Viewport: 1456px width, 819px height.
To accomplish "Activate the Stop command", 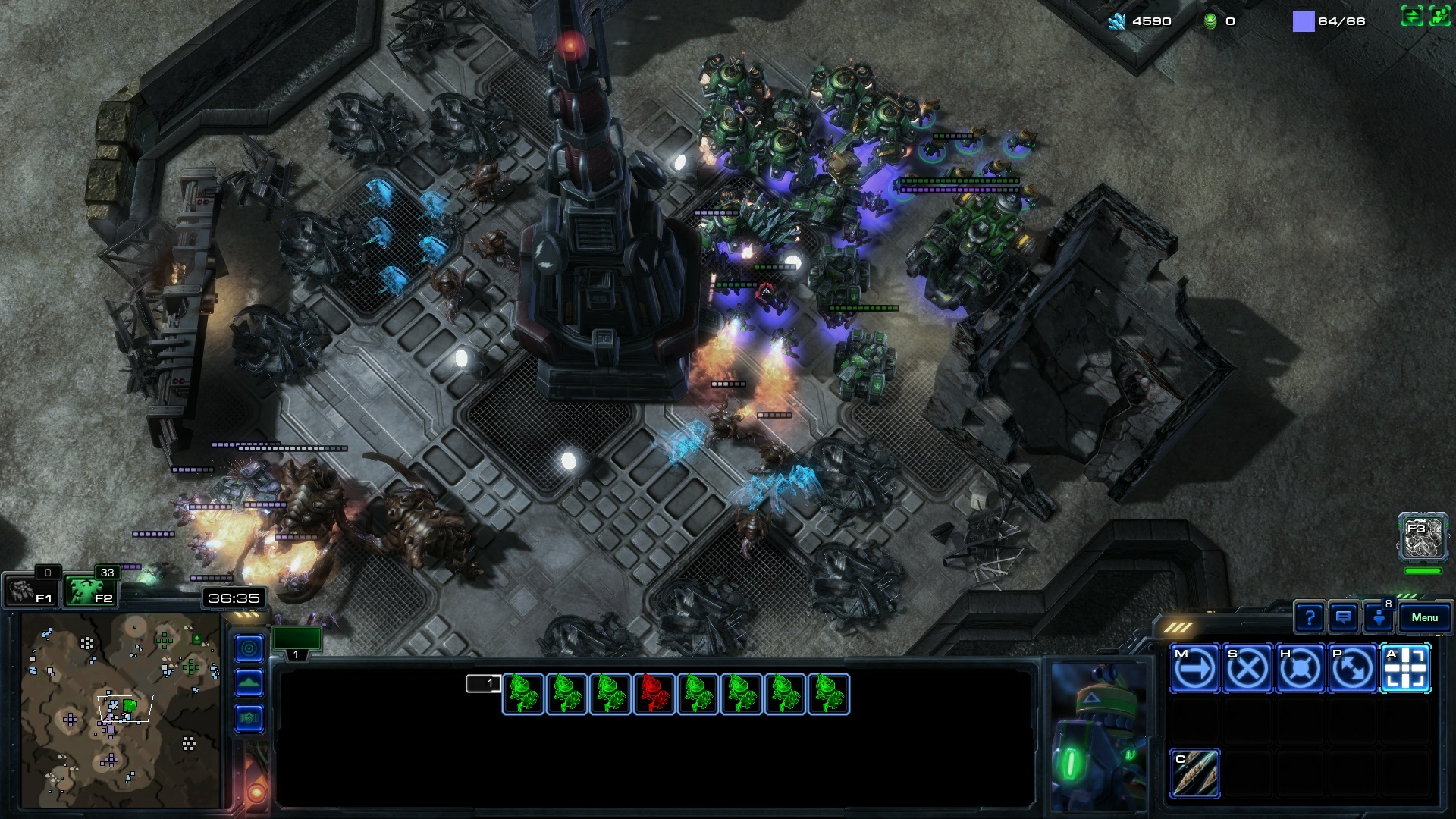I will point(1247,669).
